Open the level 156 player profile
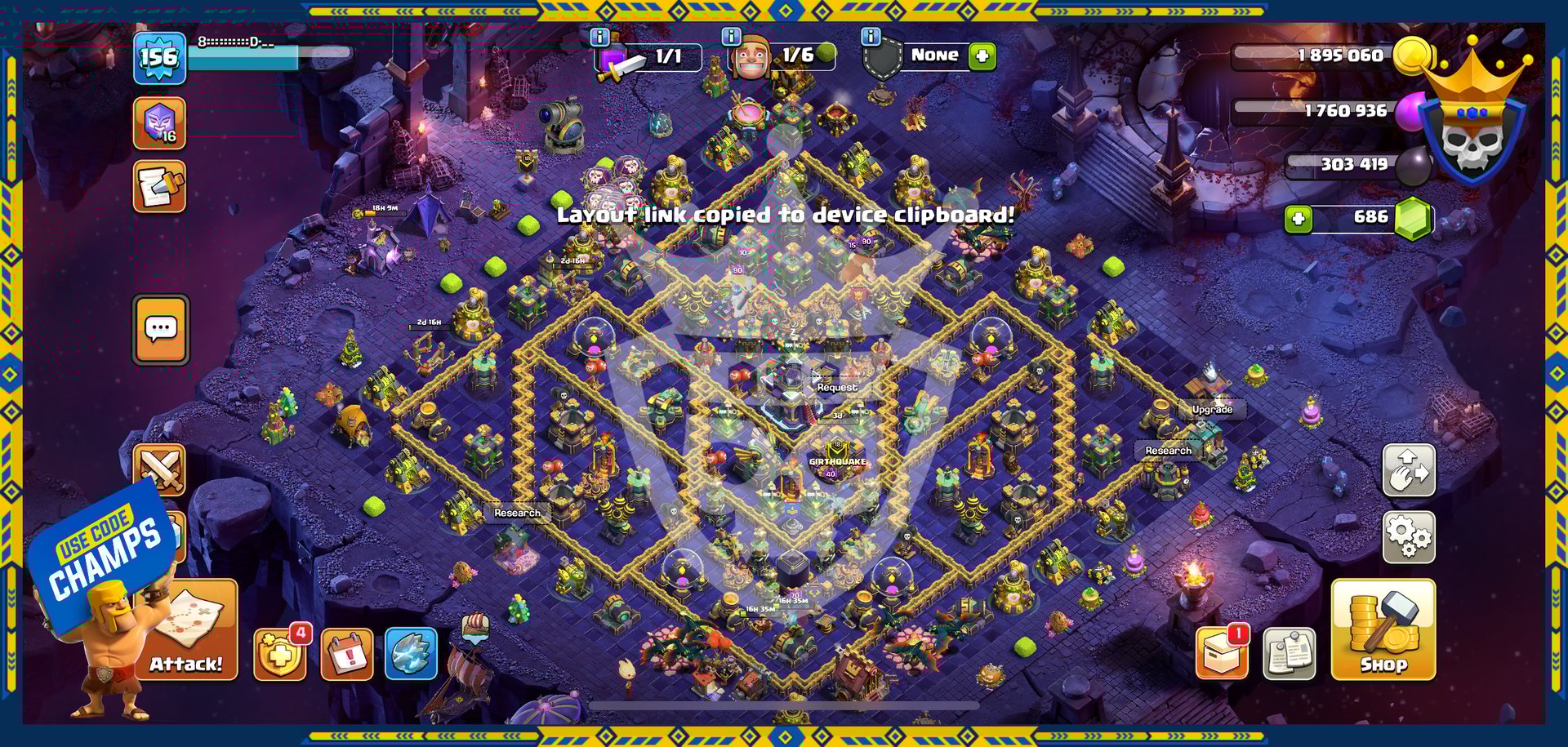This screenshot has height=747, width=1568. pos(159,58)
